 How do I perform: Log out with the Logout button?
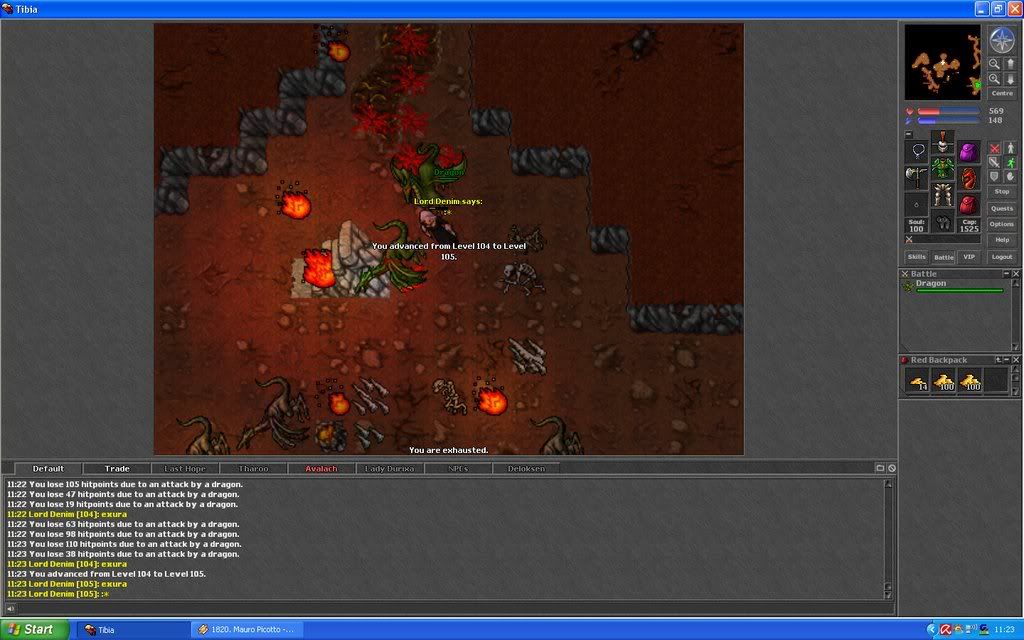[x=1001, y=257]
